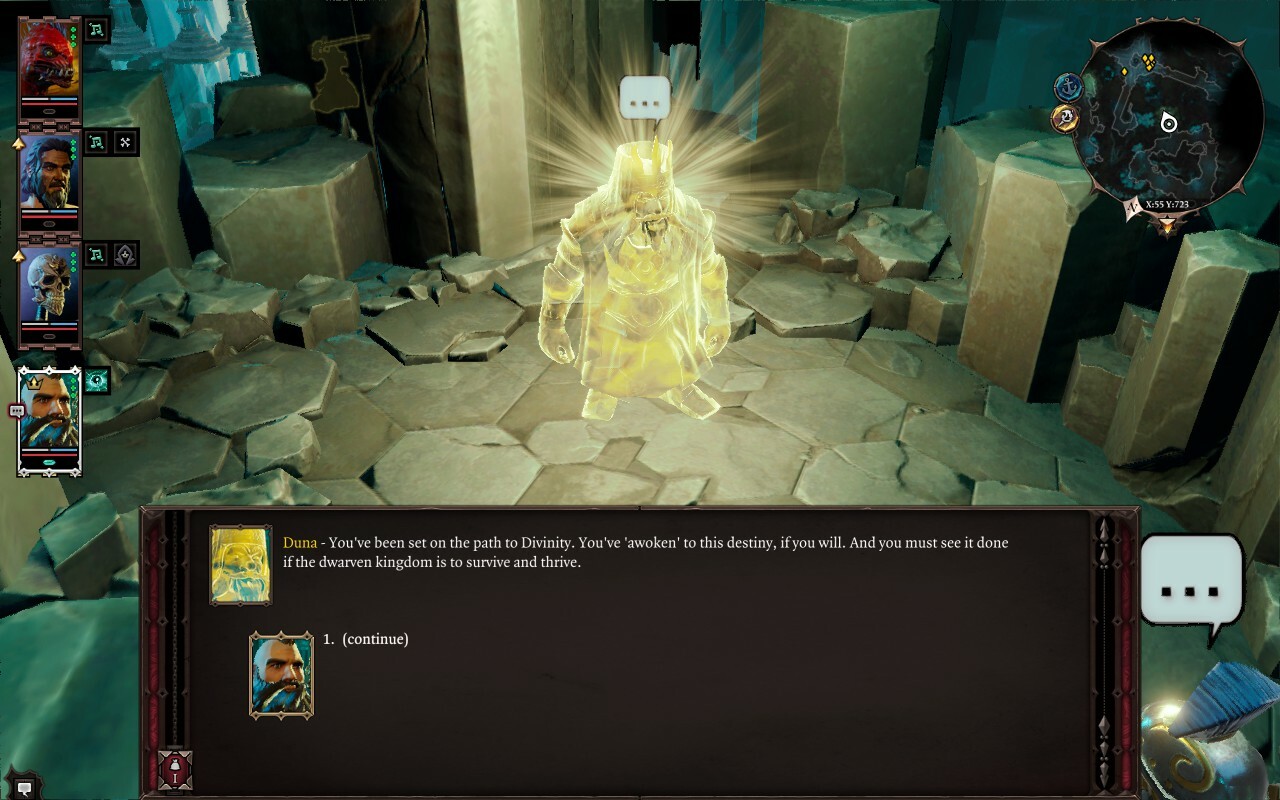
Task: Open the chat icon in bottom-left corner
Action: [24, 788]
